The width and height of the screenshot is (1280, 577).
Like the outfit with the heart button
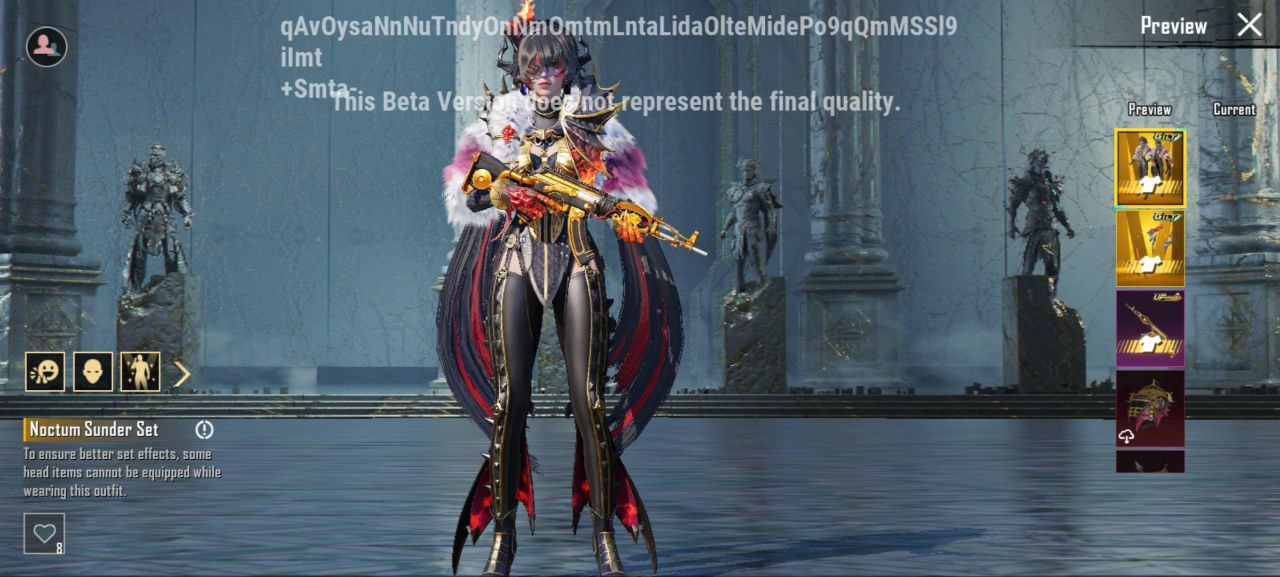[x=44, y=533]
